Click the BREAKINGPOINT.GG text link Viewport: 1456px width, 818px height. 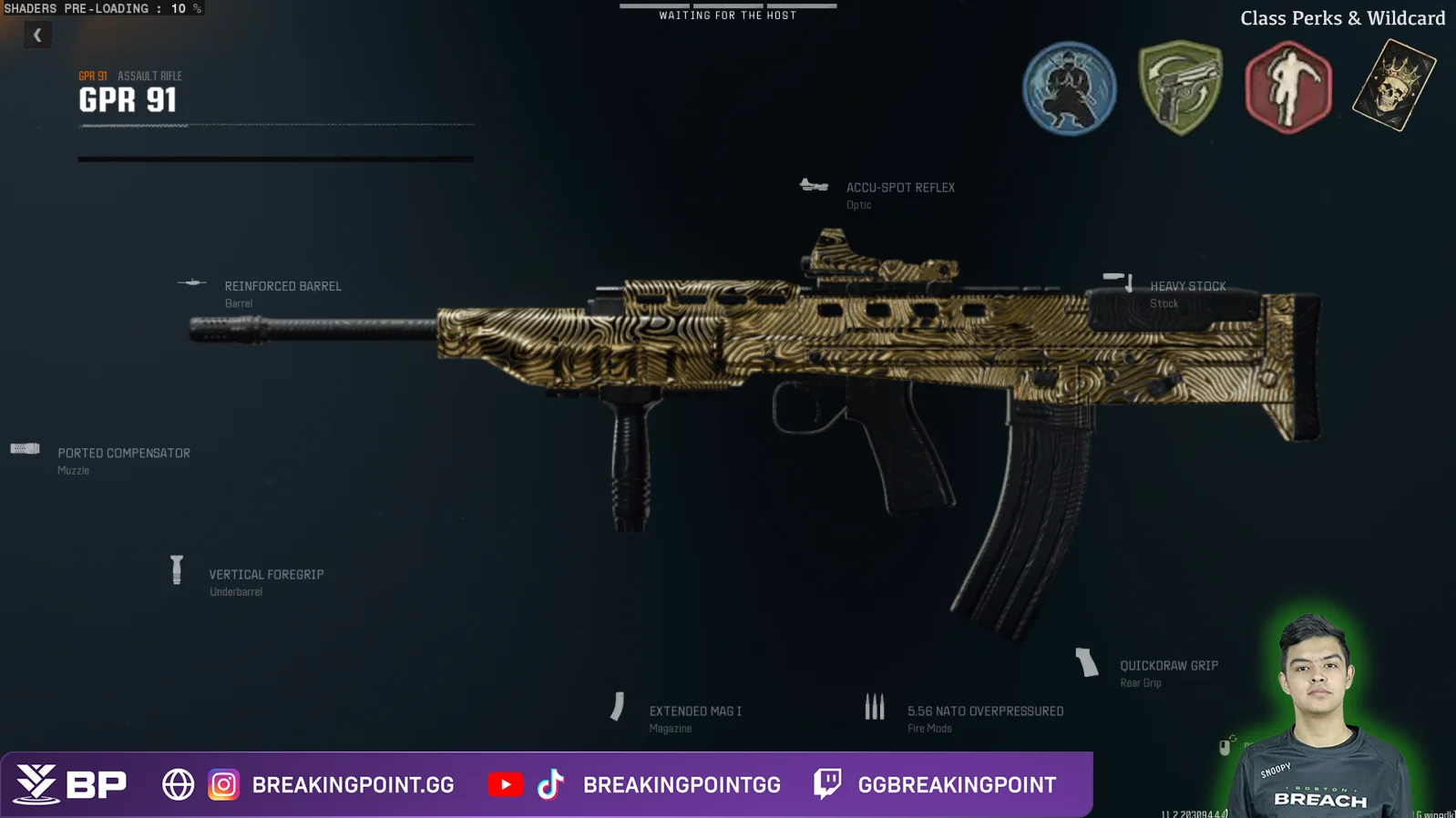tap(355, 784)
